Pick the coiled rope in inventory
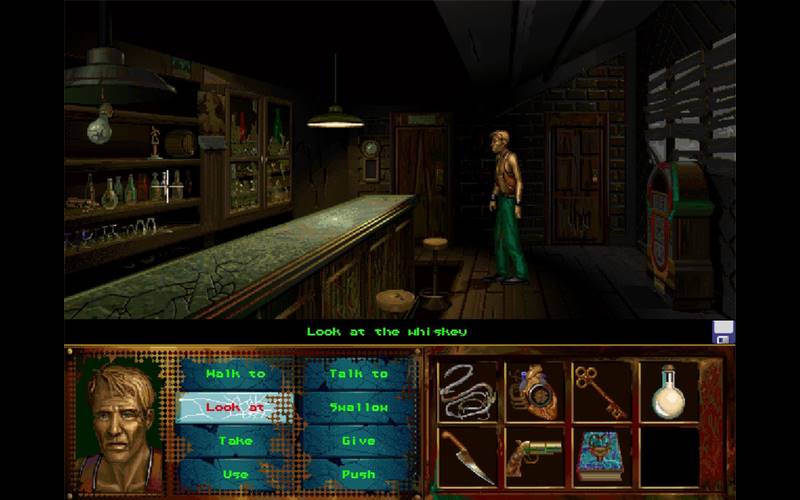The image size is (800, 500). (467, 390)
